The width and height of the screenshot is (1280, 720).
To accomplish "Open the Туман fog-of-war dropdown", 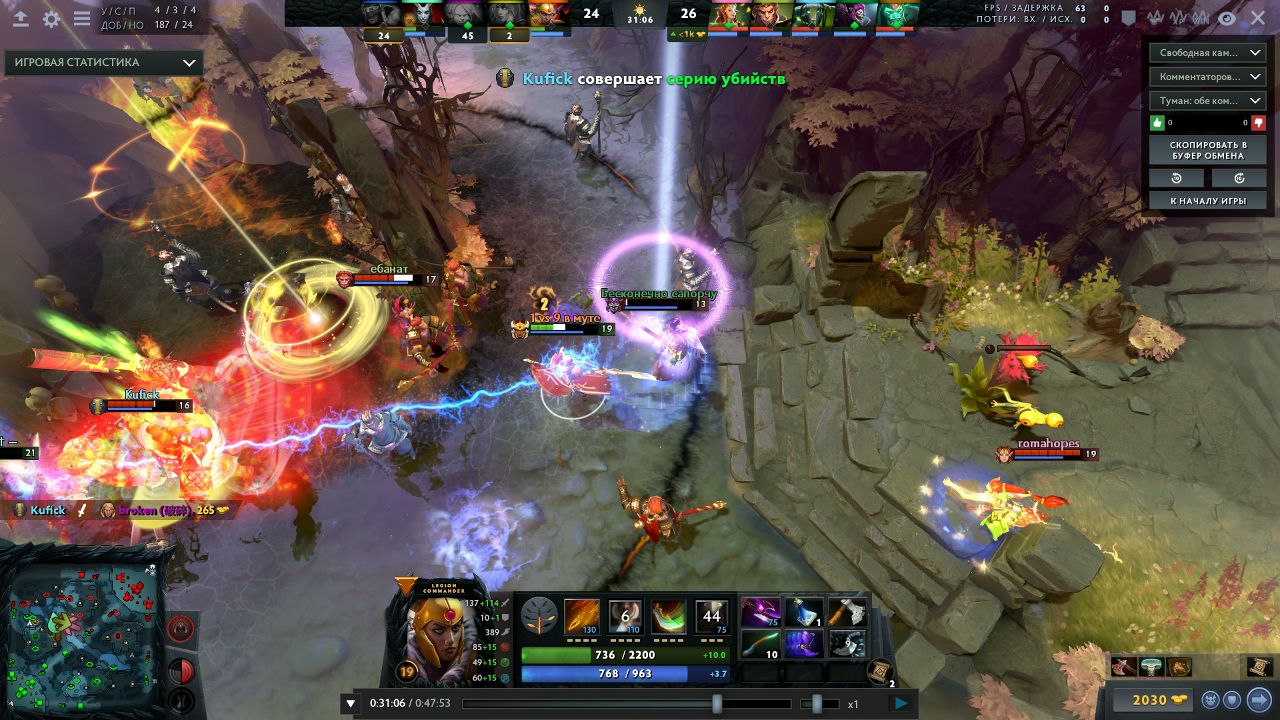I will pyautogui.click(x=1208, y=100).
